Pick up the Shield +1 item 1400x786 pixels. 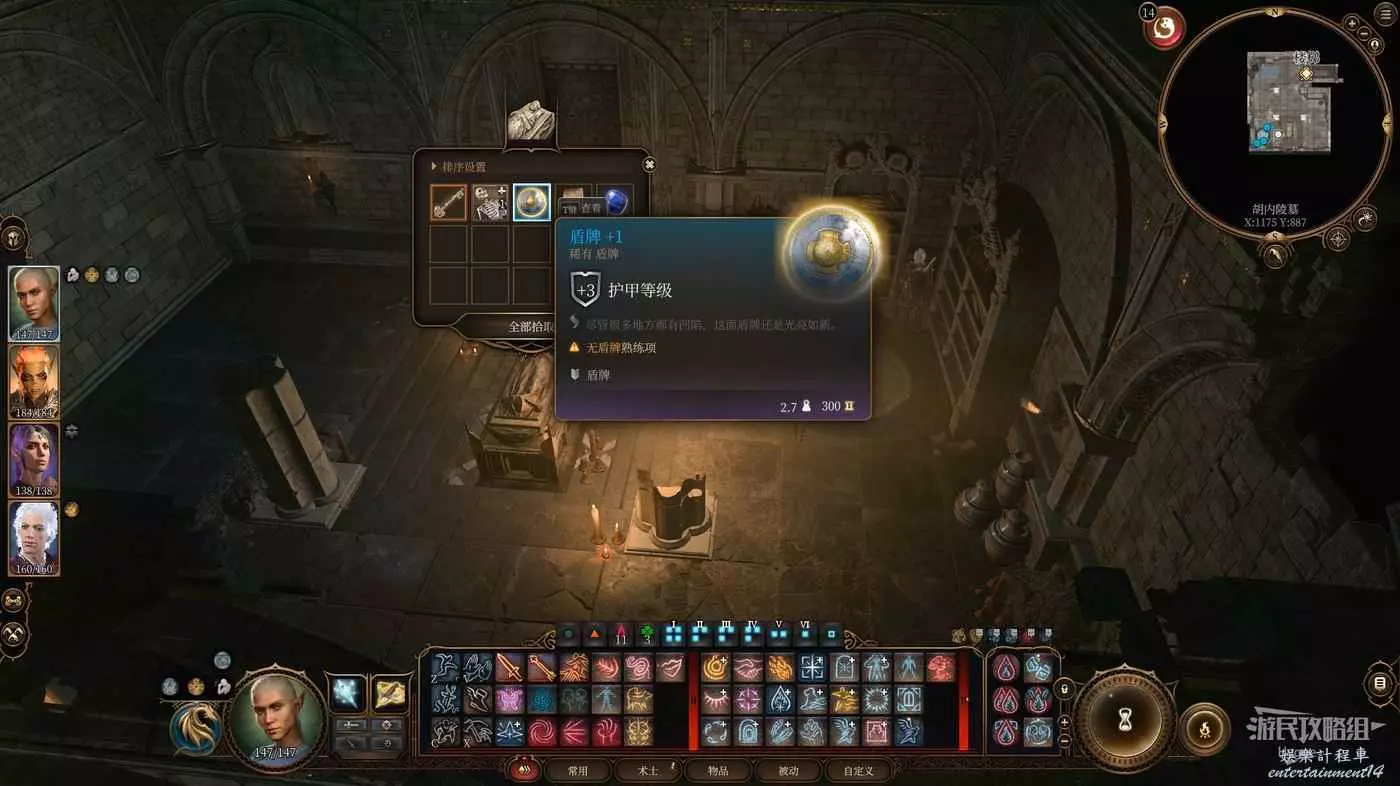(532, 202)
